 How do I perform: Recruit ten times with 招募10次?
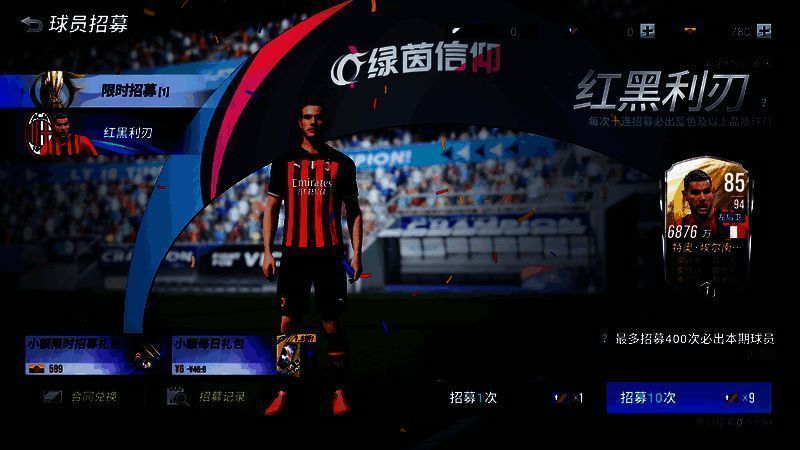click(688, 397)
